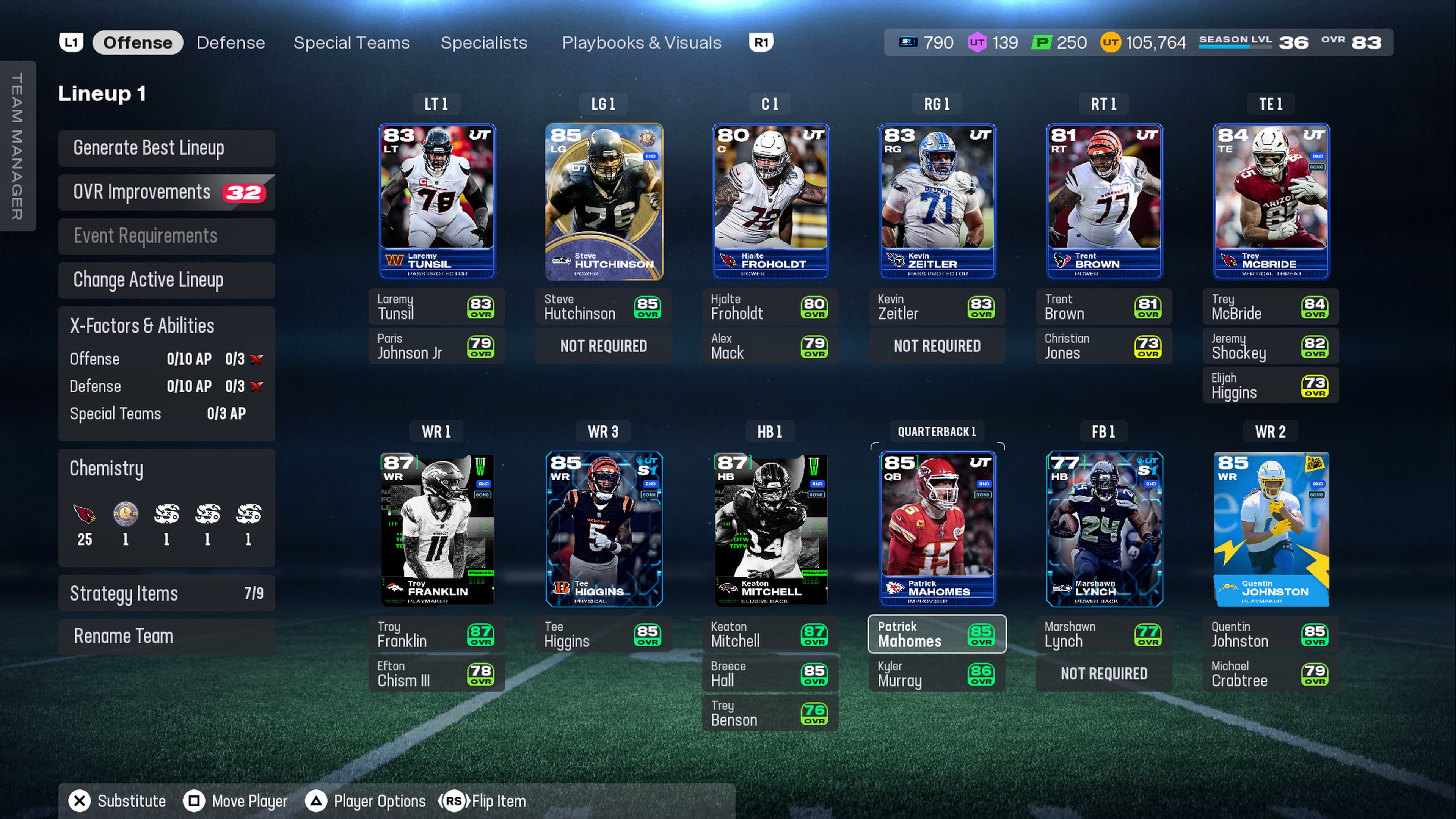Select the Specialists tab

coord(484,42)
